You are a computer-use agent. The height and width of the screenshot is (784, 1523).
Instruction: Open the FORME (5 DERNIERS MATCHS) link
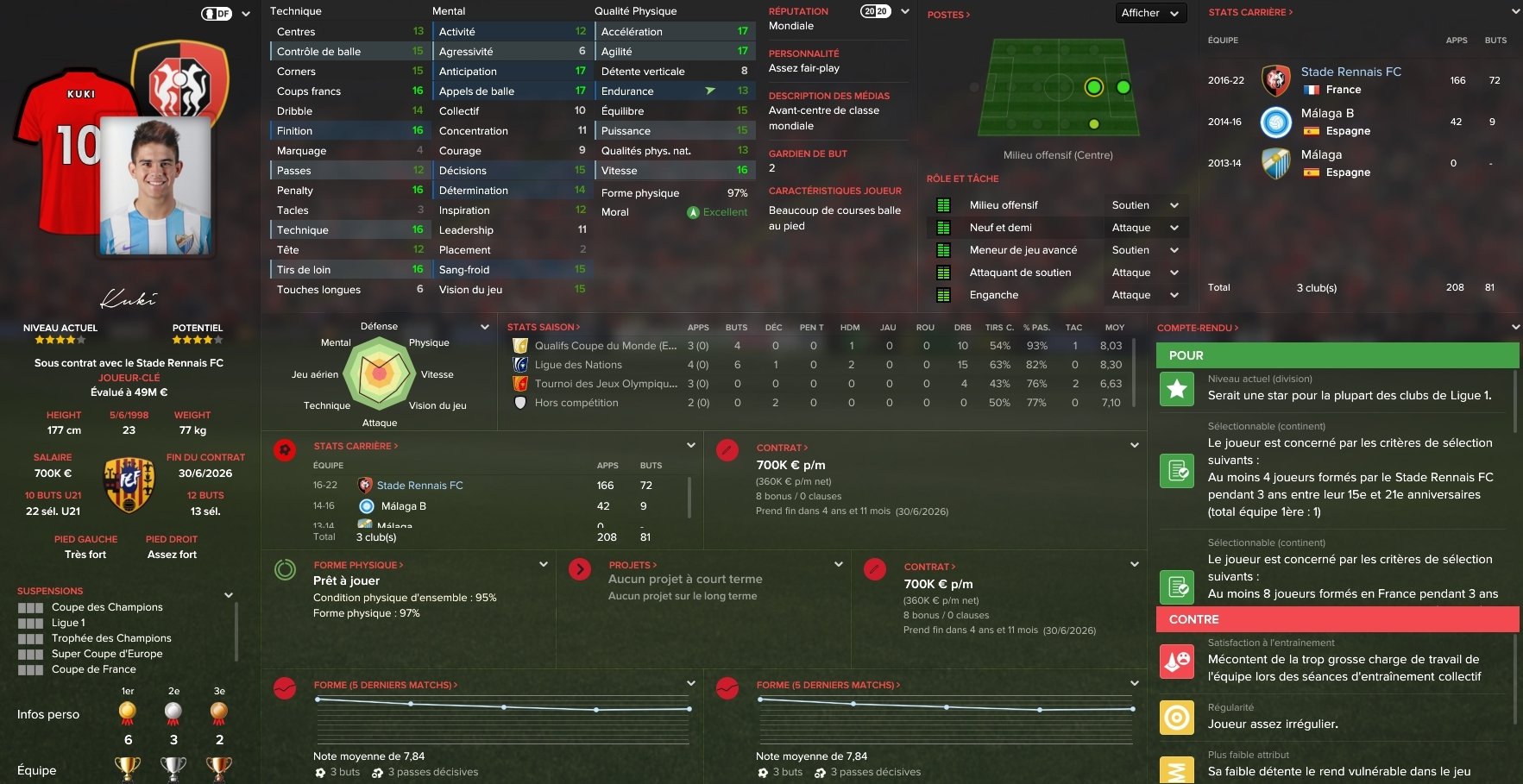coord(385,685)
